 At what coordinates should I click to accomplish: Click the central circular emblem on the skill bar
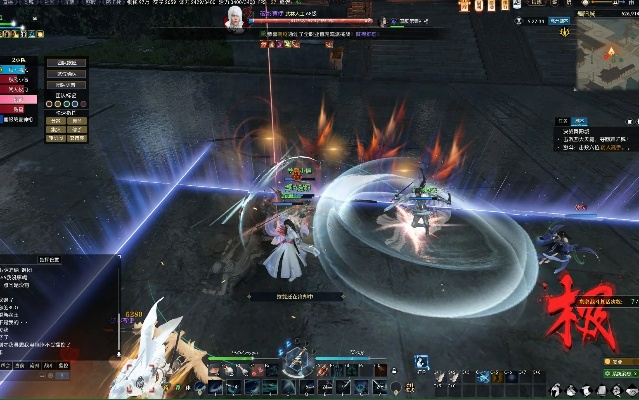pyautogui.click(x=296, y=360)
